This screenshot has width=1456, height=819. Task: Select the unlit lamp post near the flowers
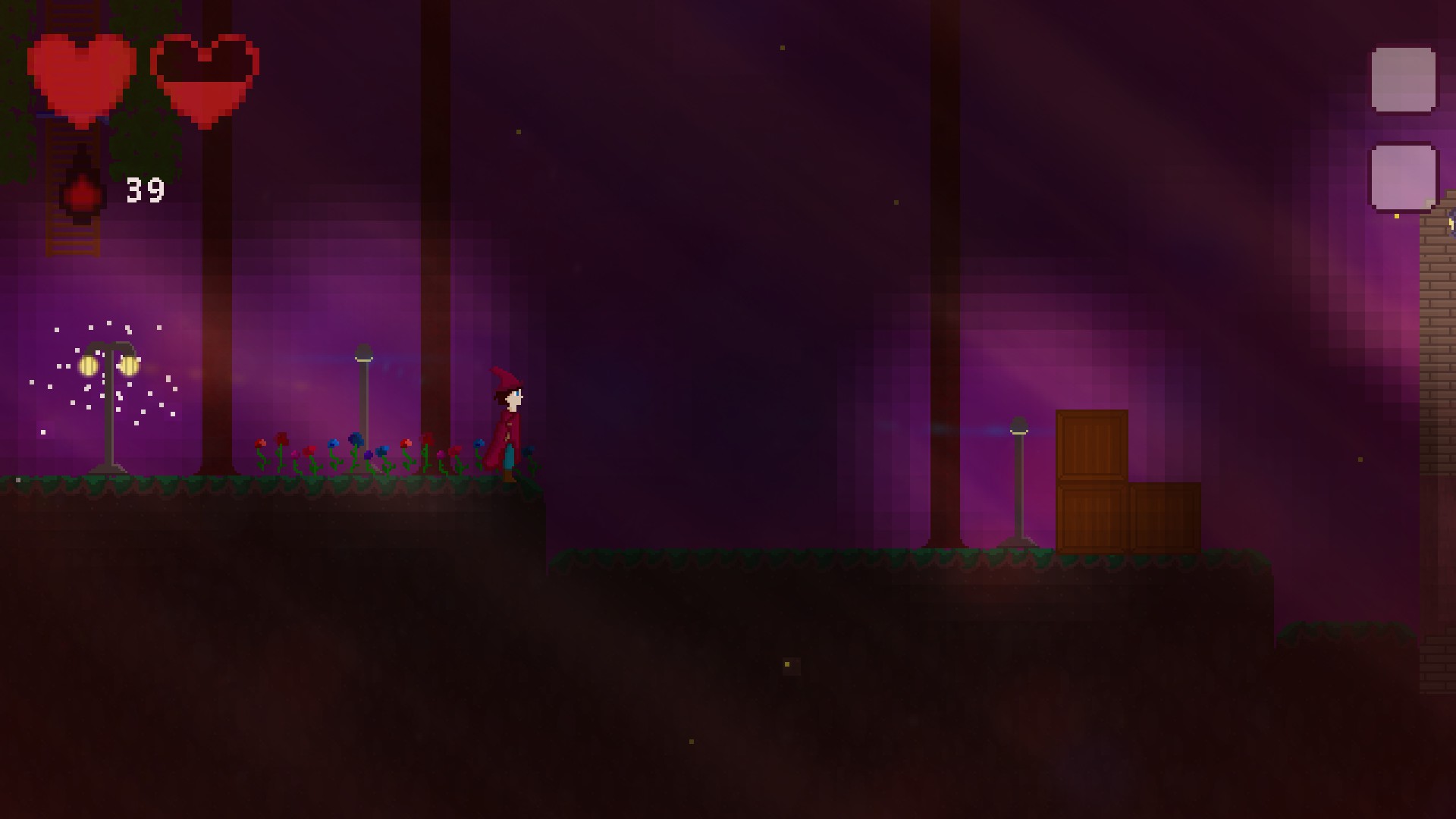[x=364, y=356]
